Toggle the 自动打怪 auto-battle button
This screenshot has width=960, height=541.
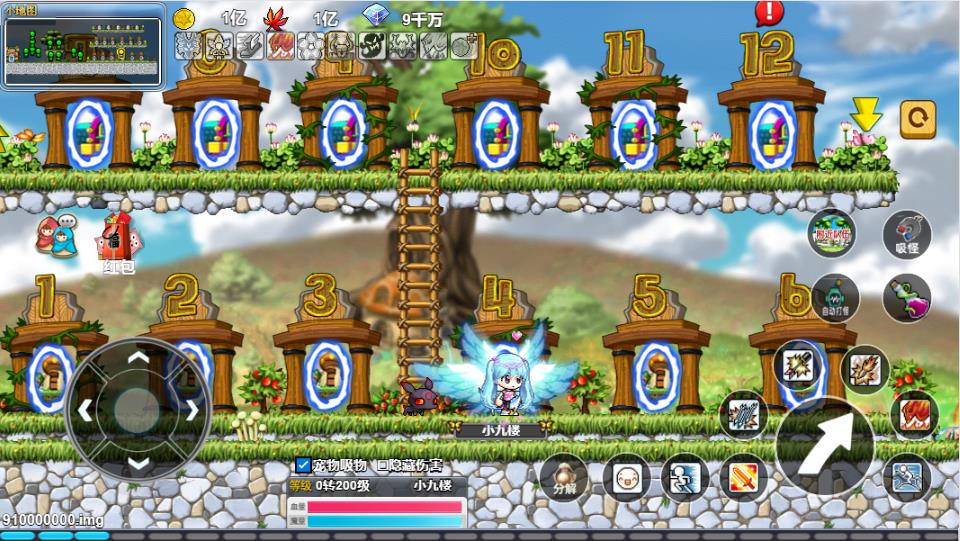(x=835, y=297)
